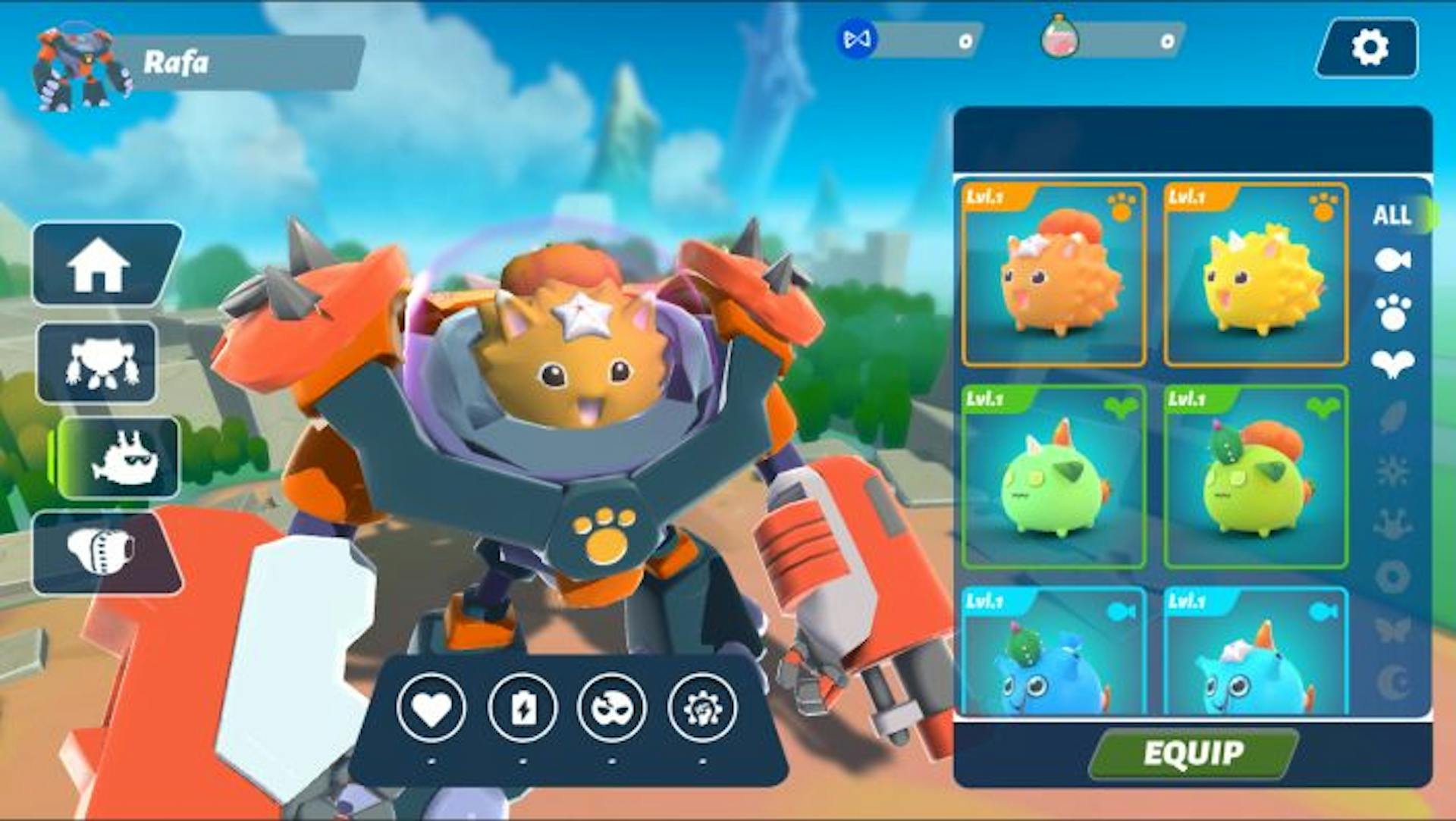
Task: Toggle the Aquatic fish class filter
Action: tap(1394, 258)
